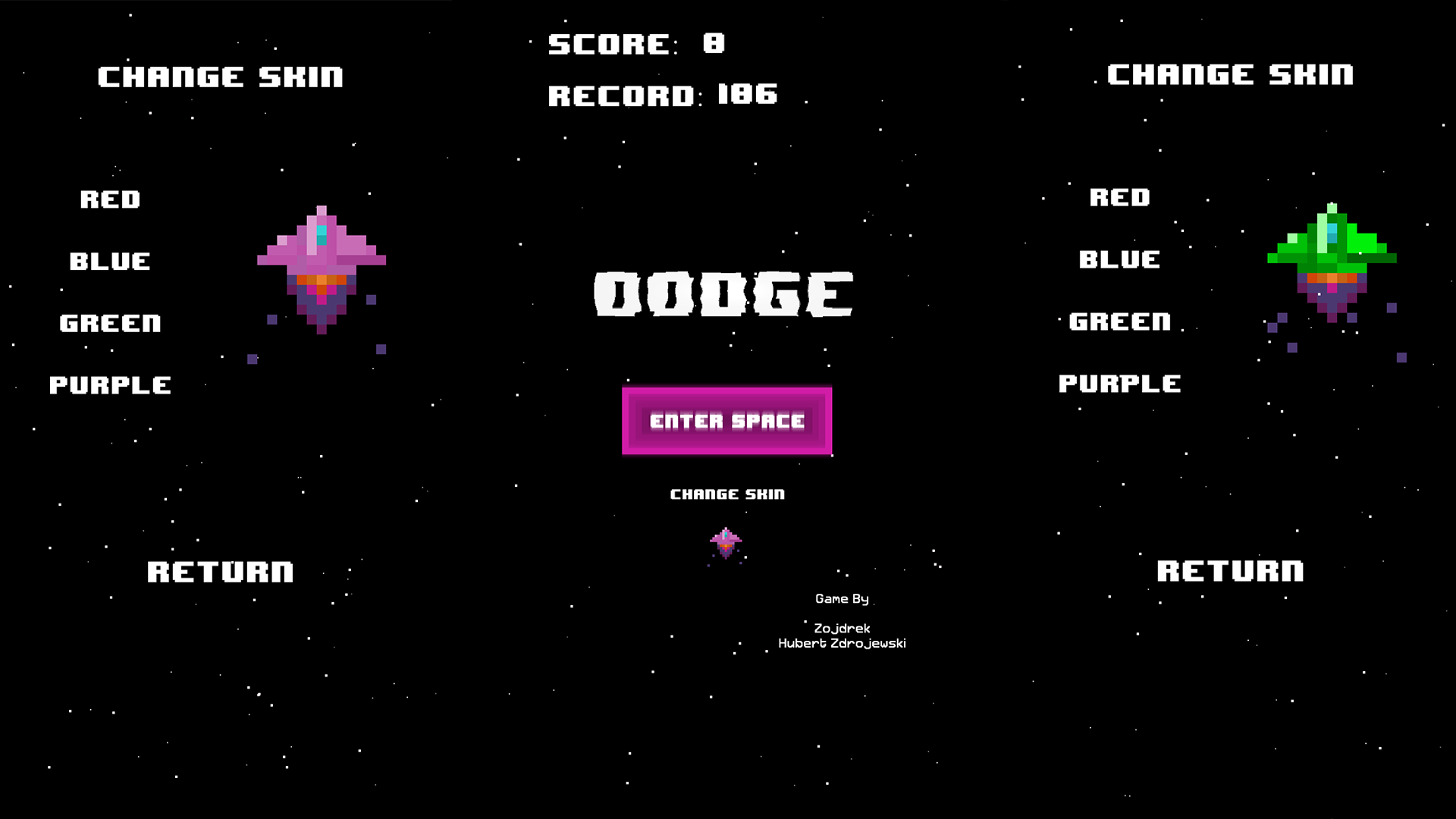Open the CHANGE SKIN menu under the start button
The image size is (1456, 819).
[x=727, y=494]
